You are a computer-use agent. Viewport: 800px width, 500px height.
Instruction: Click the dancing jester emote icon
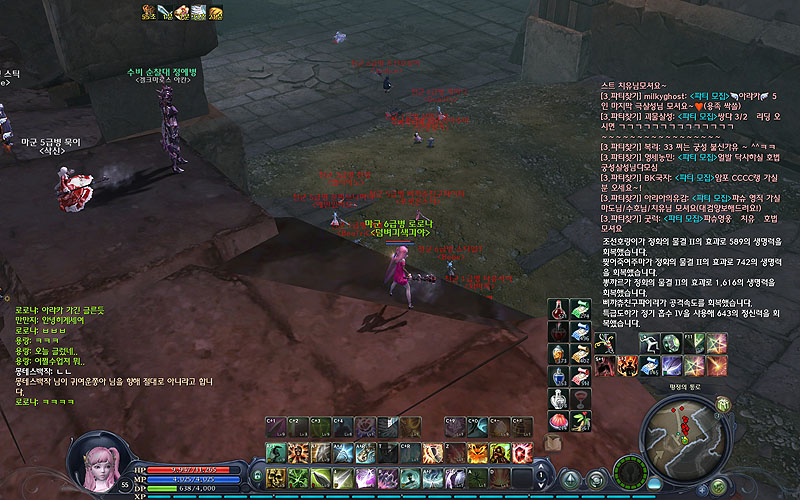point(607,343)
